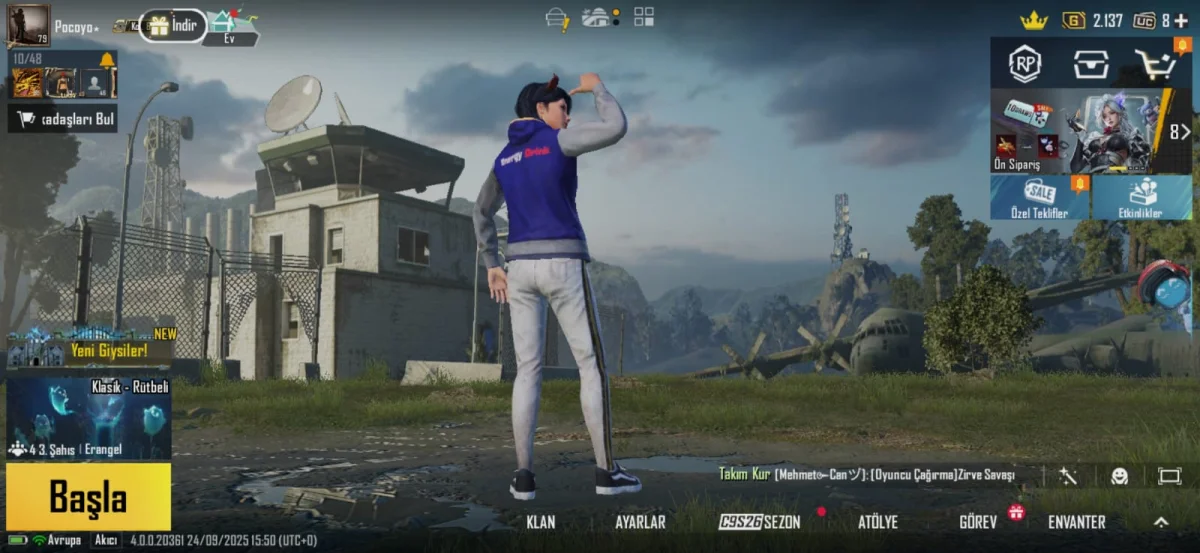Screen dimensions: 1200x553
Task: Go to ATÖLYE workshop
Action: tap(878, 522)
